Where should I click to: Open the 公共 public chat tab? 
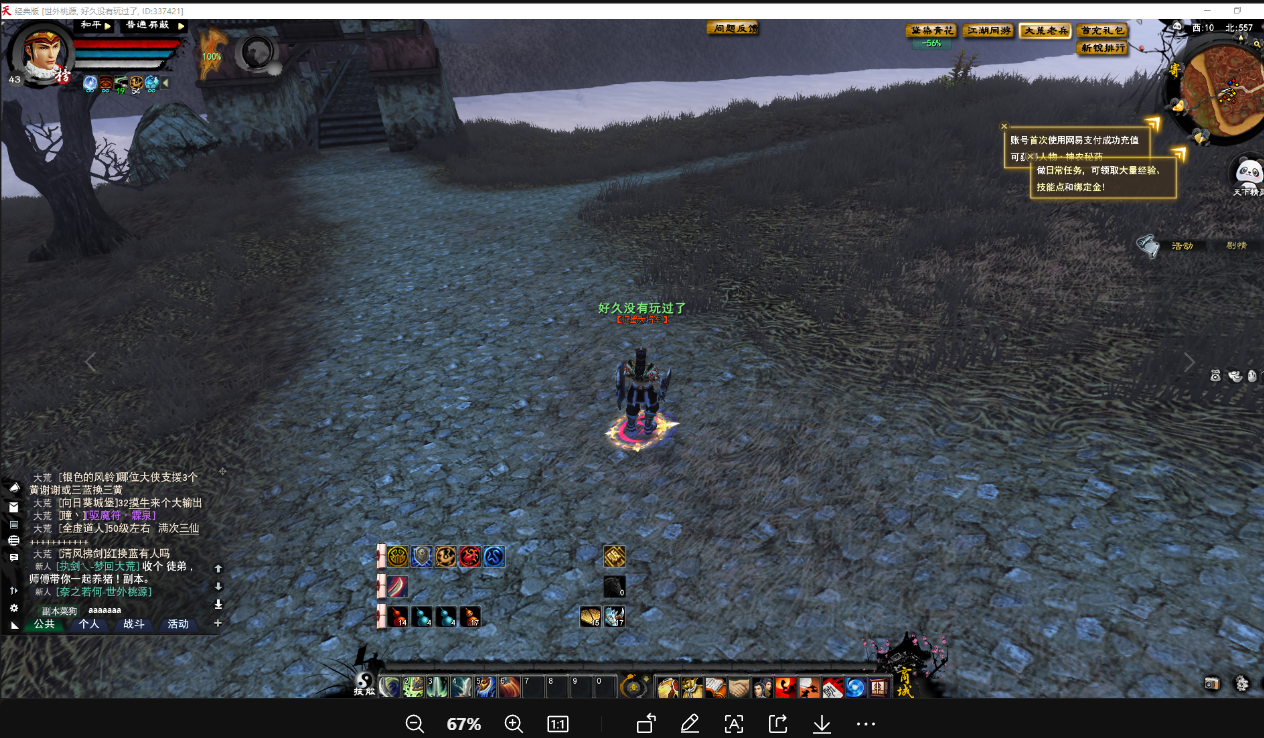pyautogui.click(x=44, y=624)
